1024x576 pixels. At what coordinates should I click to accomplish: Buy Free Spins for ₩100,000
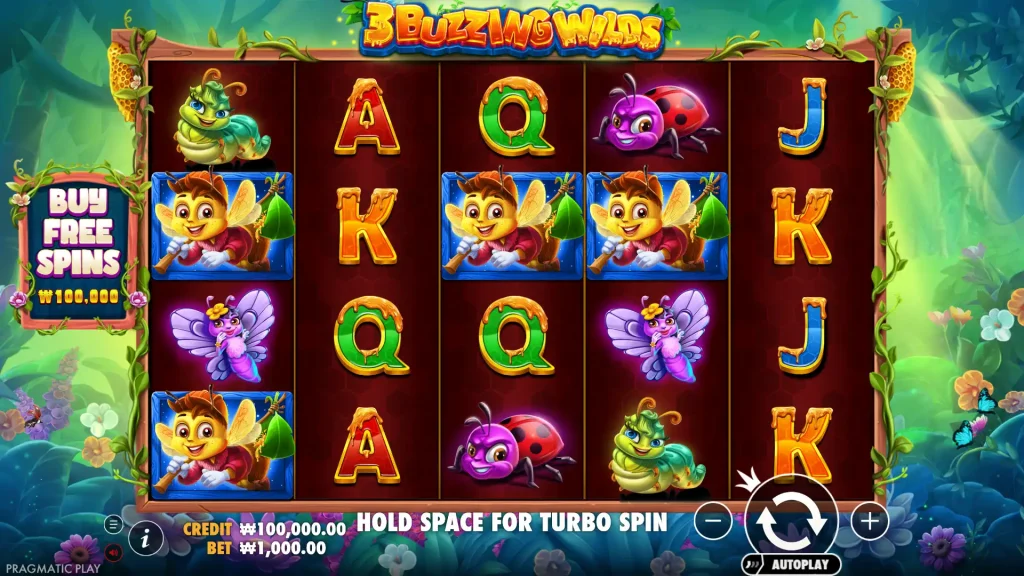(78, 247)
